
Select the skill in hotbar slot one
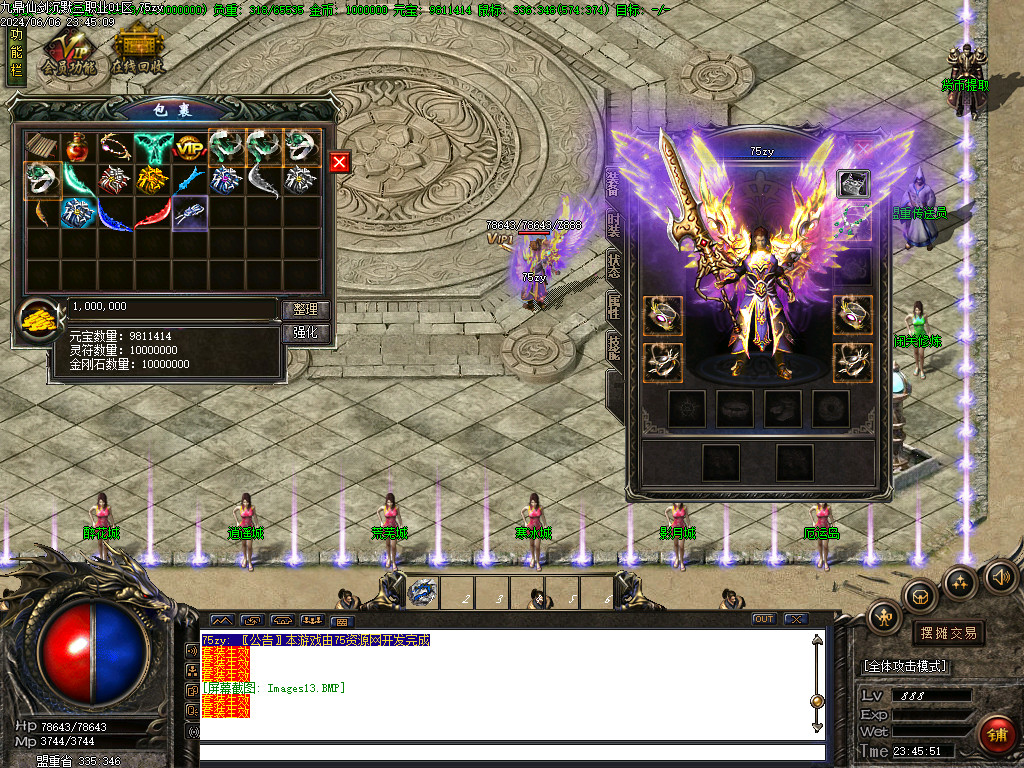click(x=423, y=593)
